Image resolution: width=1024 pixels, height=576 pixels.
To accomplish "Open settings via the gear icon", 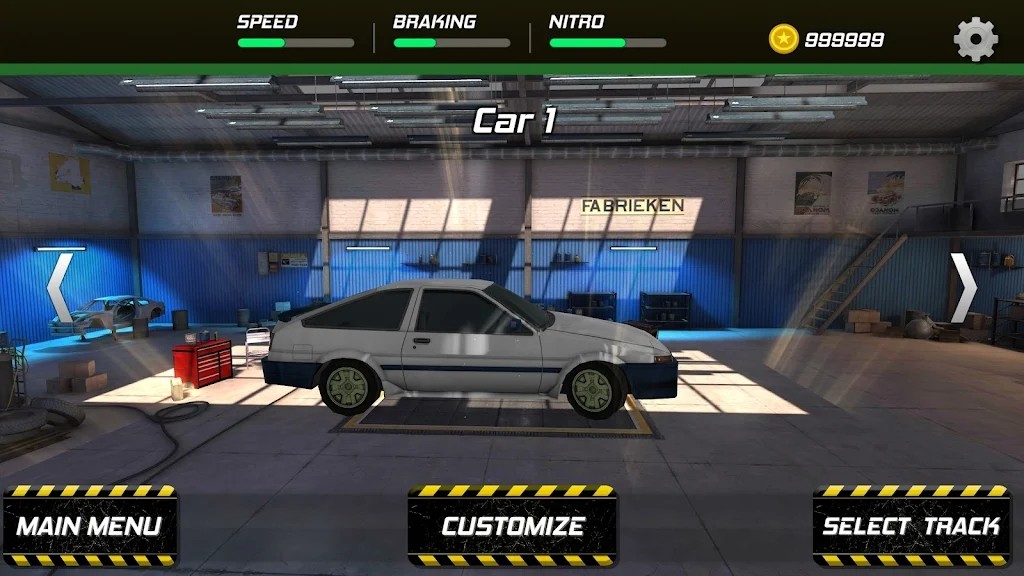I will pos(975,39).
